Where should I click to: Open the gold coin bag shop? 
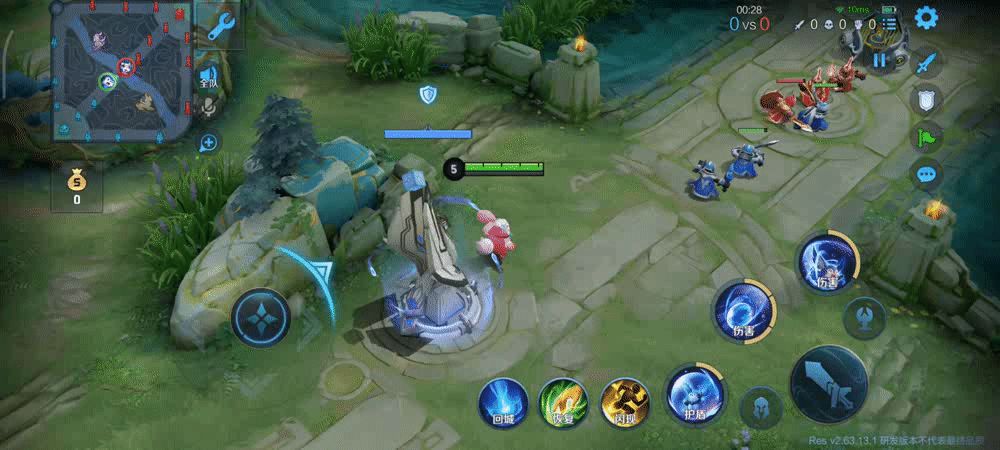click(77, 186)
